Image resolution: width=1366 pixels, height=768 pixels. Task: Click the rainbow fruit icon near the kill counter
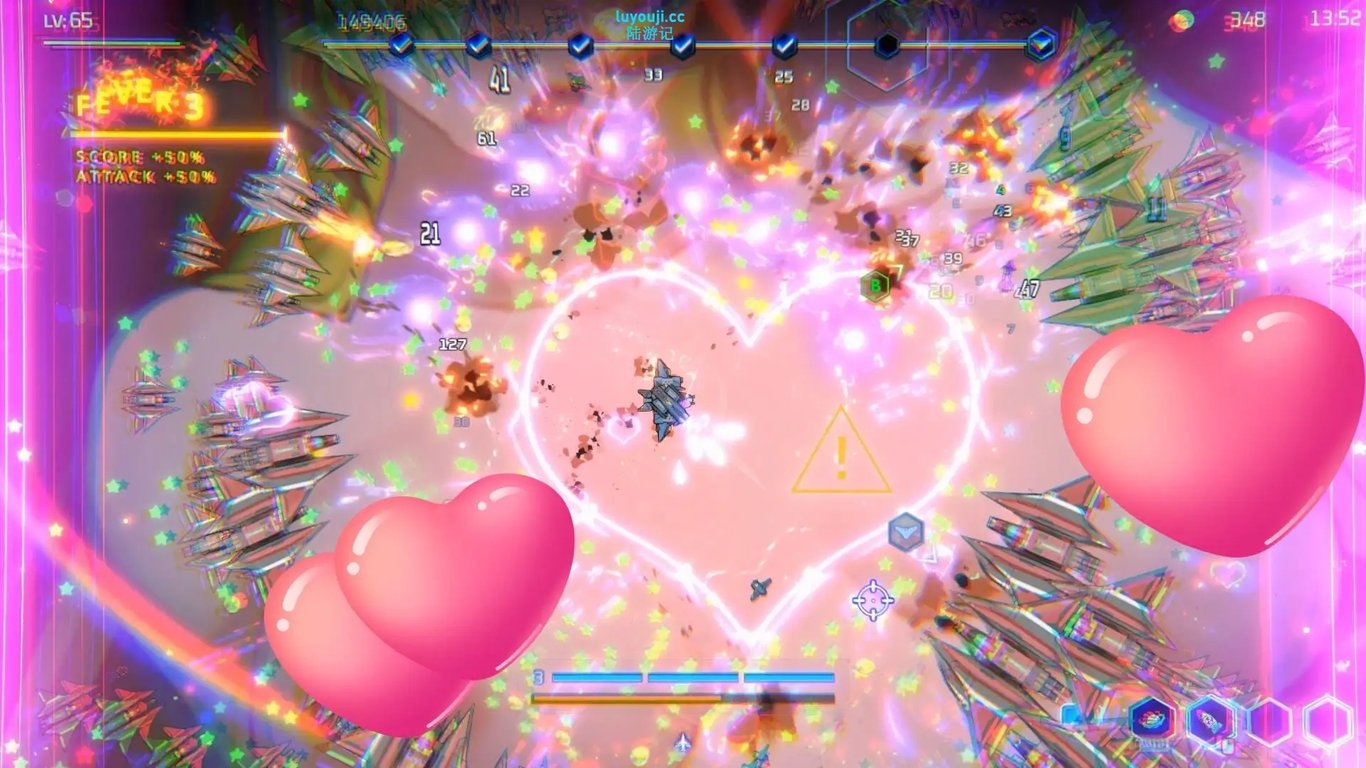(x=1181, y=19)
